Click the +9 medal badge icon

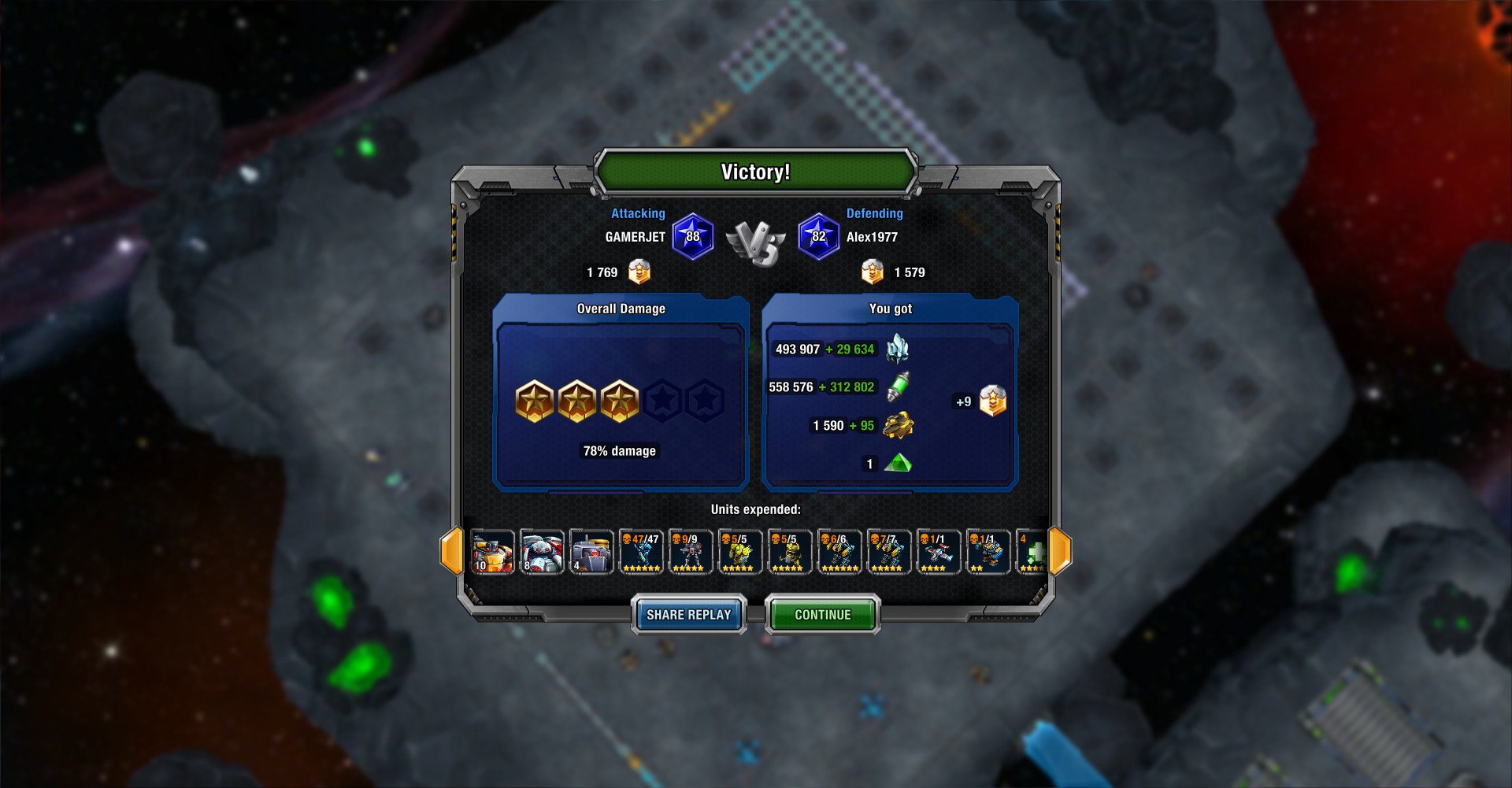coord(990,400)
